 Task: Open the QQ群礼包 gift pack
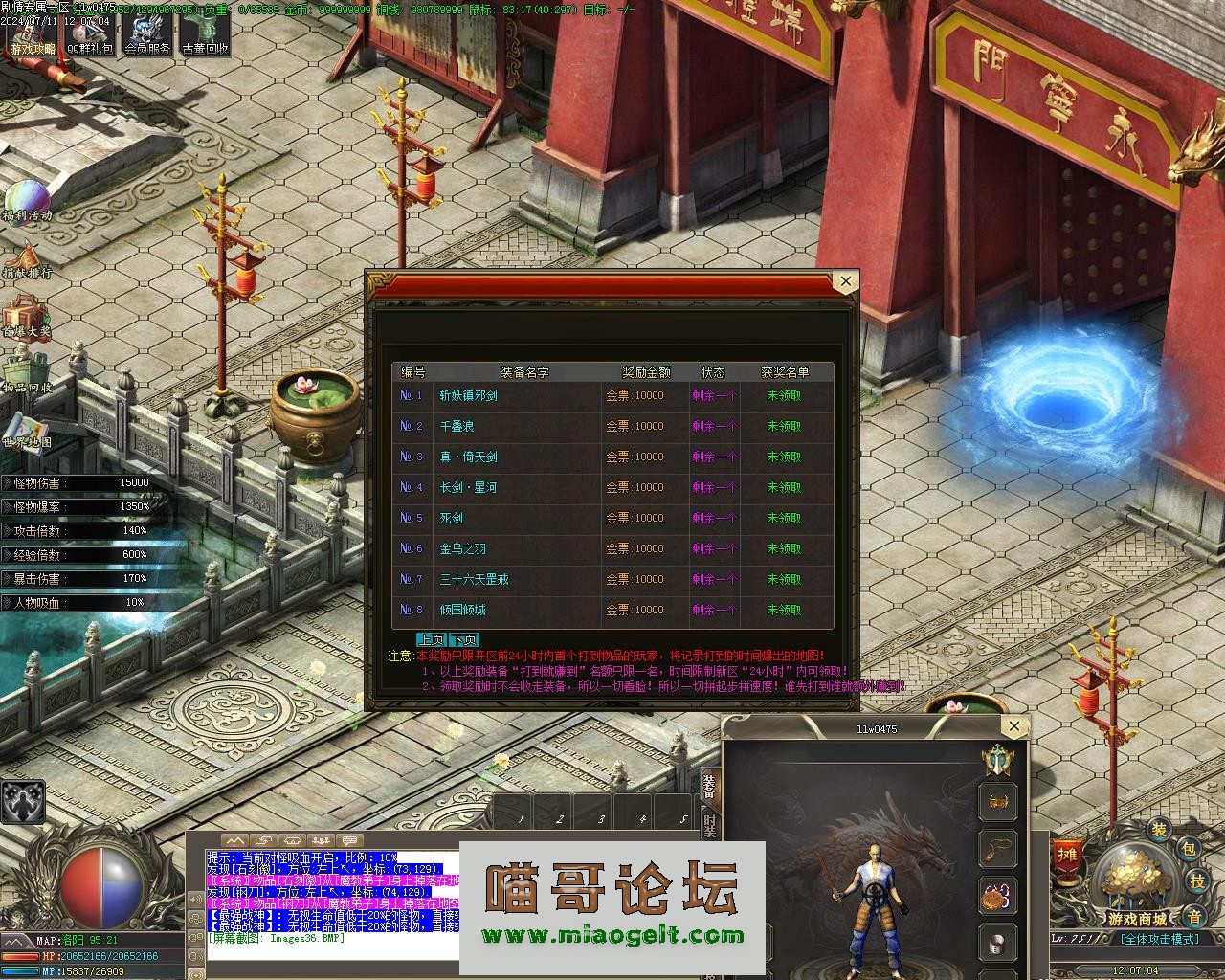89,34
